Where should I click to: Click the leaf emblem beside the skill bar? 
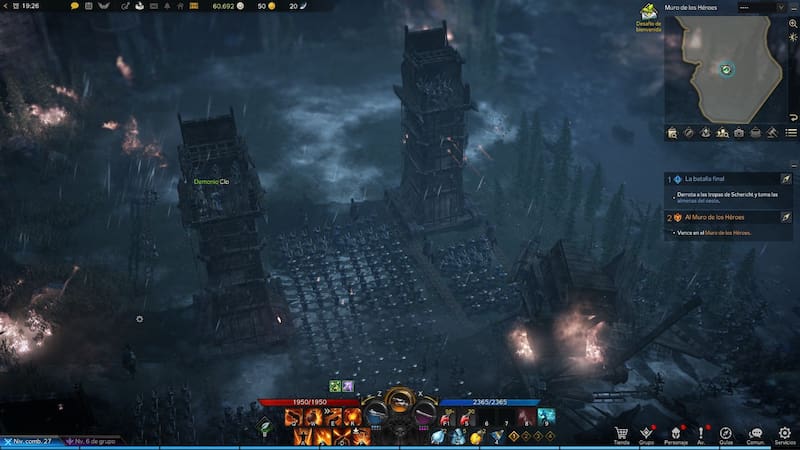point(266,427)
